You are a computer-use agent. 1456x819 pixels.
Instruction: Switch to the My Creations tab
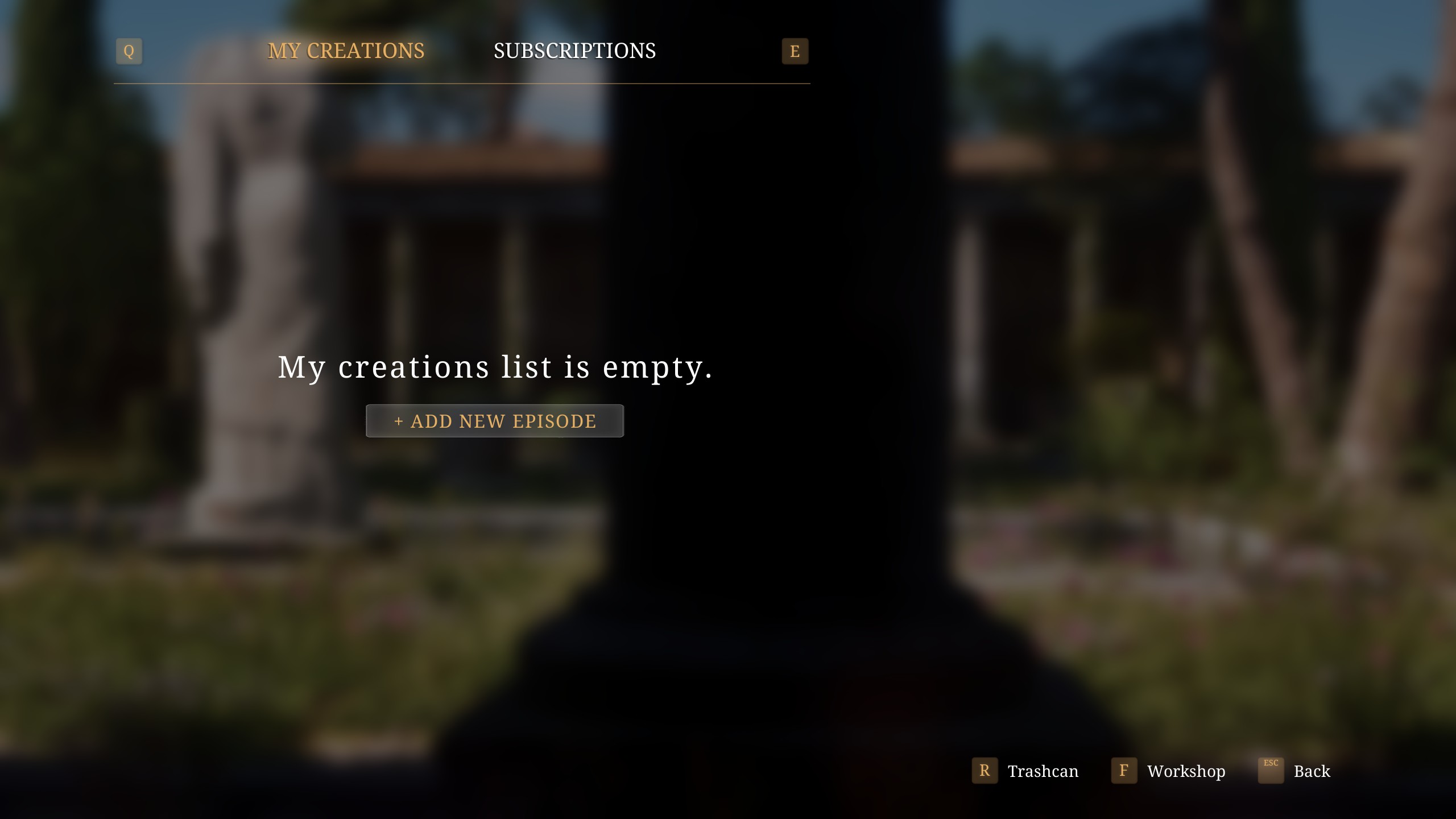pyautogui.click(x=346, y=51)
